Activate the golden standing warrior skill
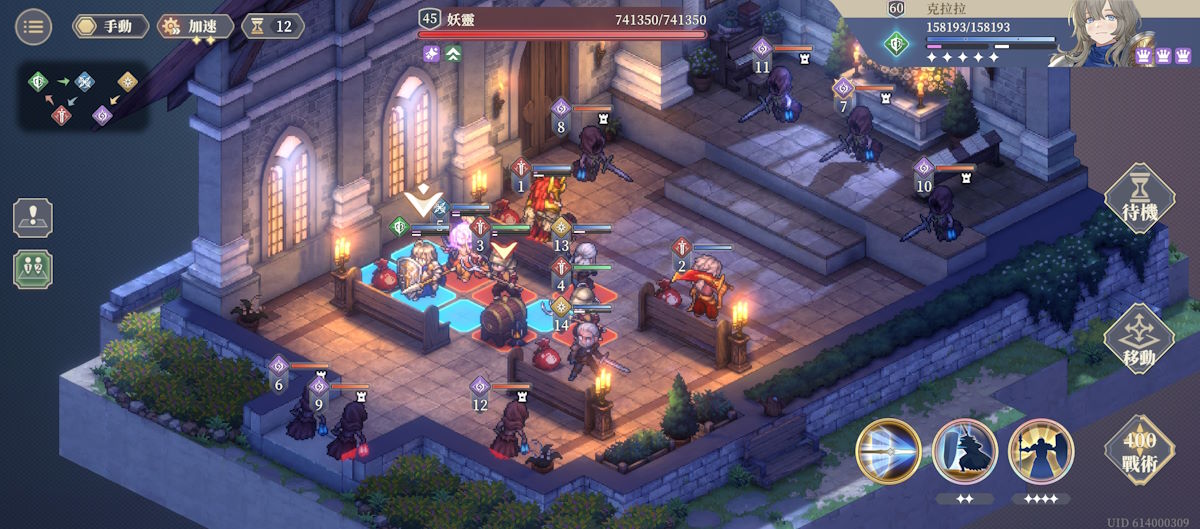 click(x=1040, y=451)
